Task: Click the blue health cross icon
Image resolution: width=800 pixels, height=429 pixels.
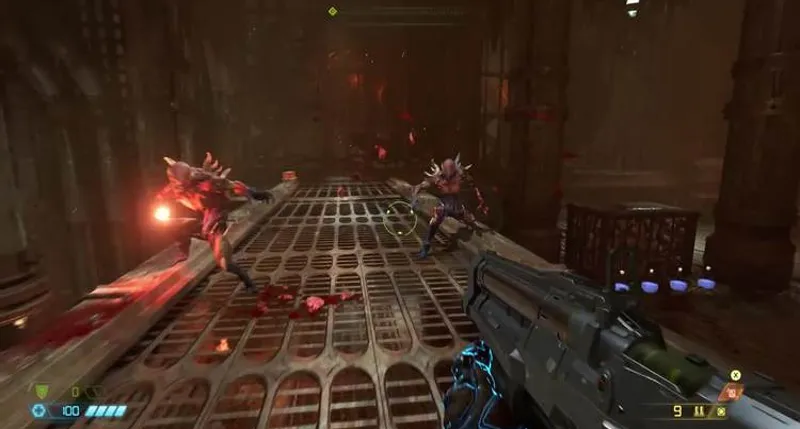Action: 39,410
